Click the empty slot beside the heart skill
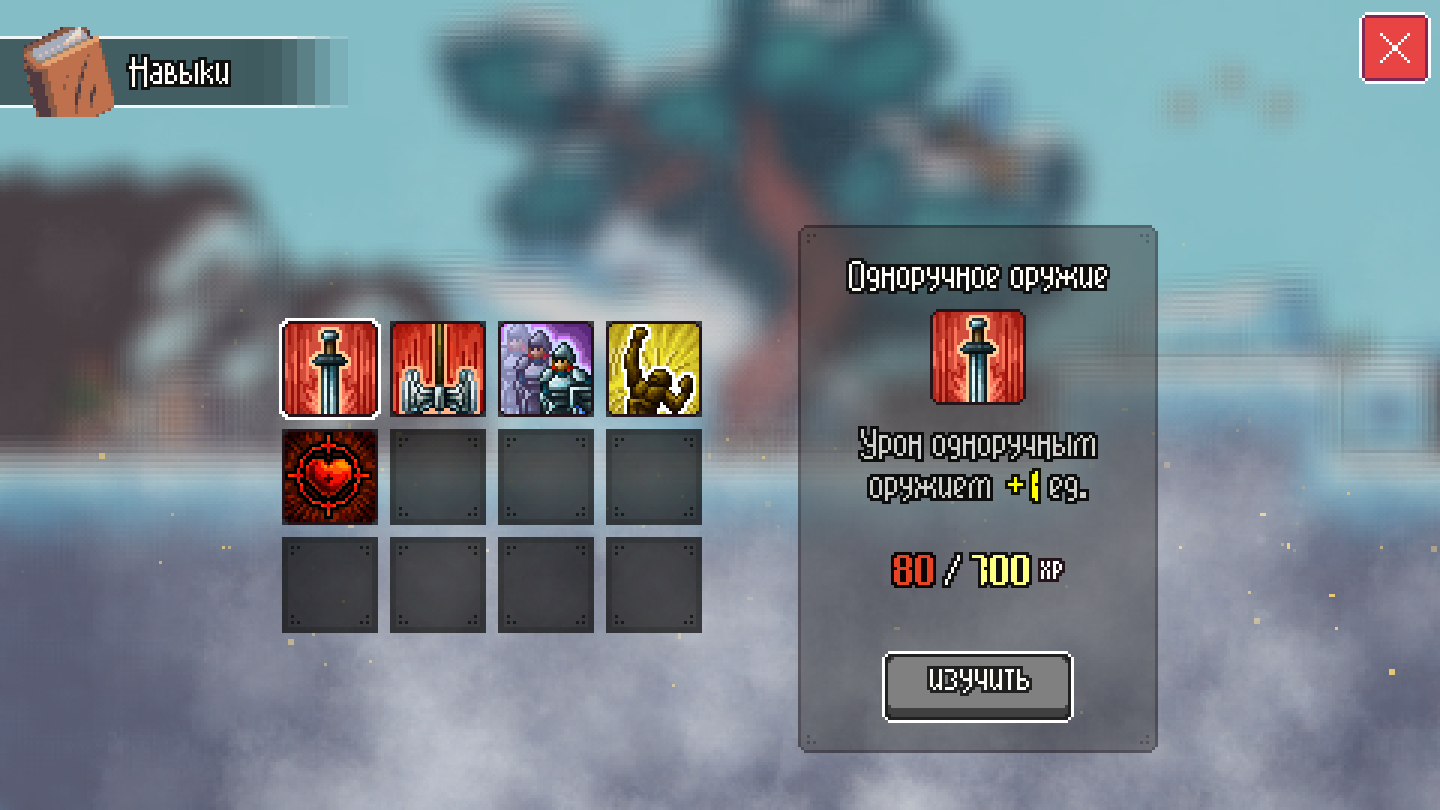Image resolution: width=1440 pixels, height=810 pixels. [437, 478]
